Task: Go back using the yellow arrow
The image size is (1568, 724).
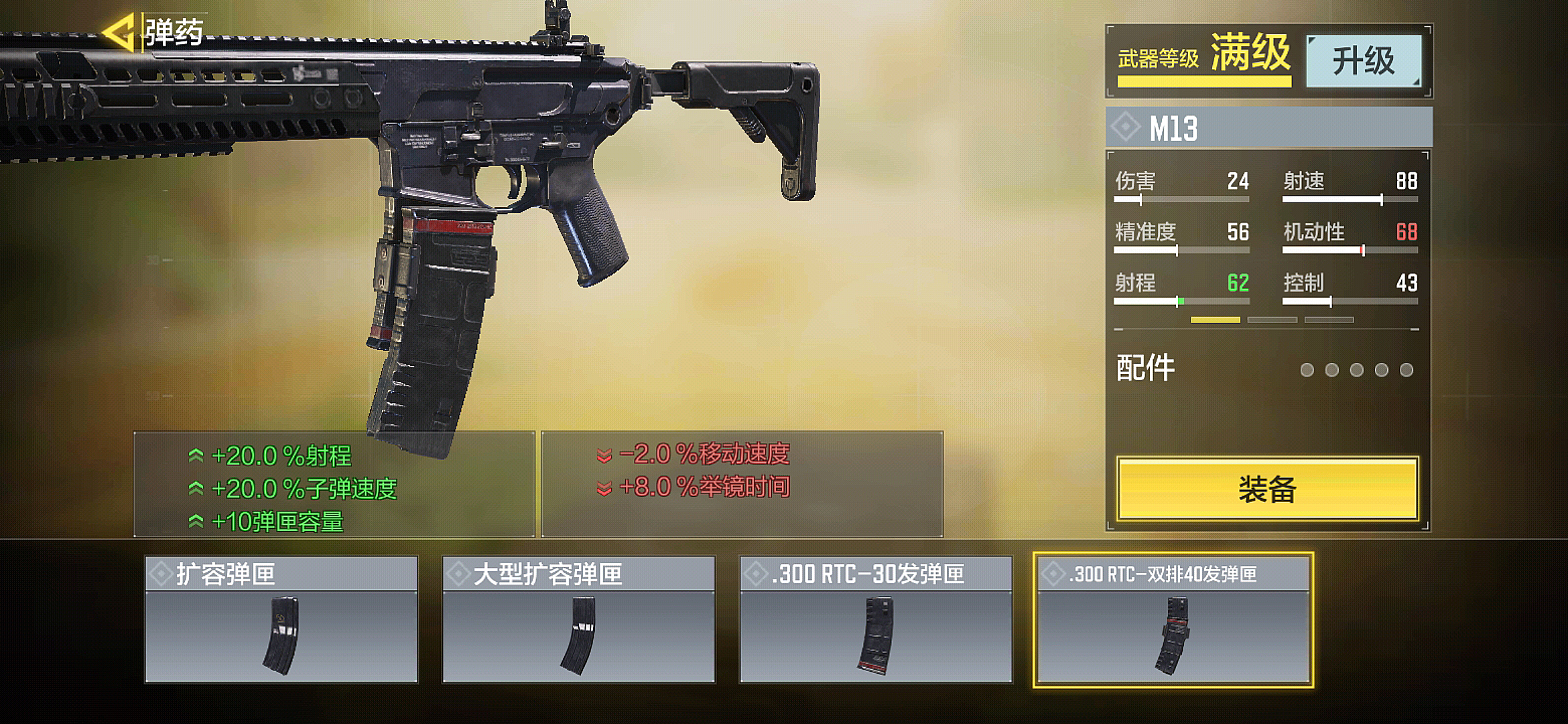Action: point(119,32)
